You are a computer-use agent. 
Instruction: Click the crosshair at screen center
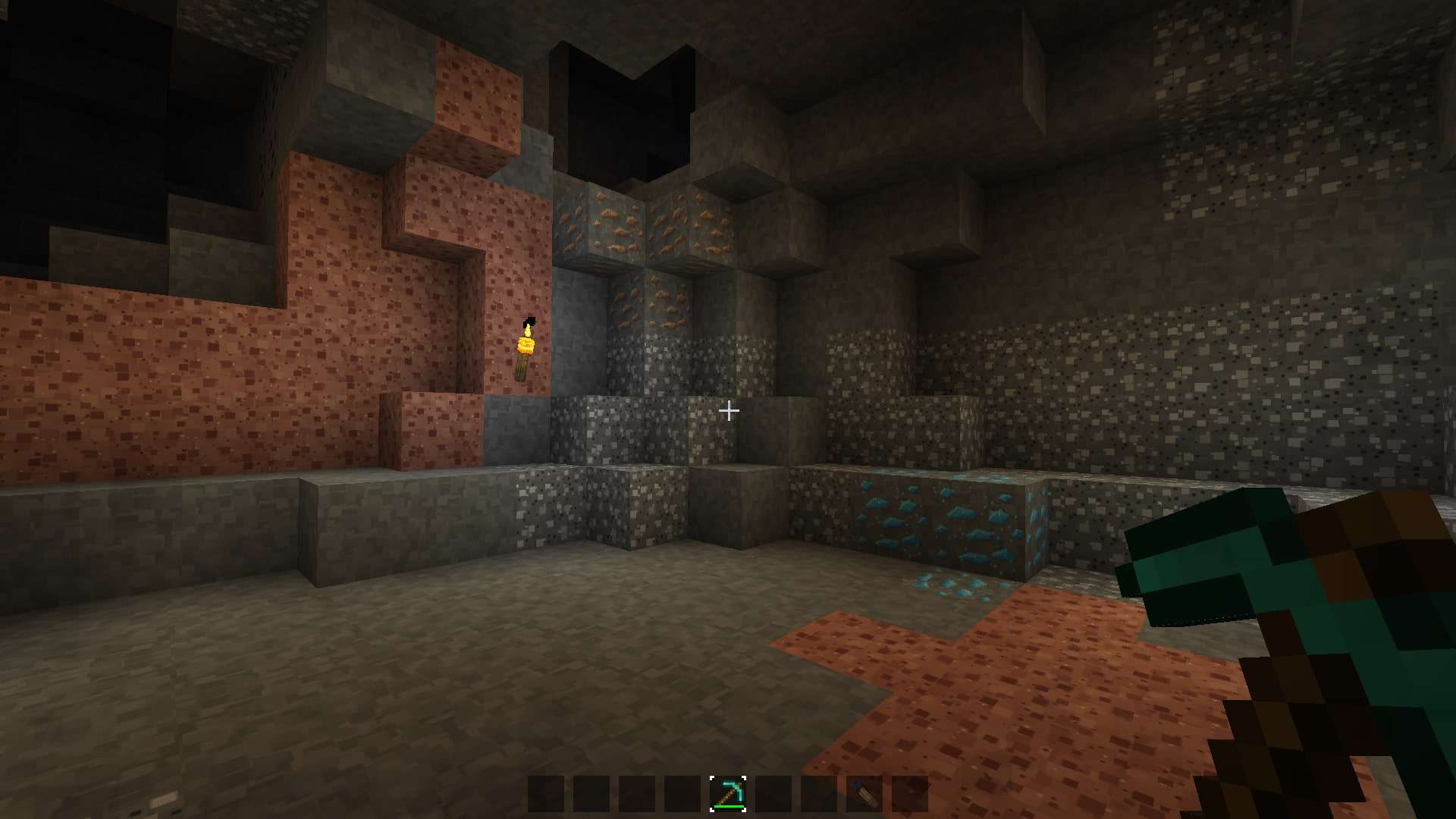pos(730,410)
